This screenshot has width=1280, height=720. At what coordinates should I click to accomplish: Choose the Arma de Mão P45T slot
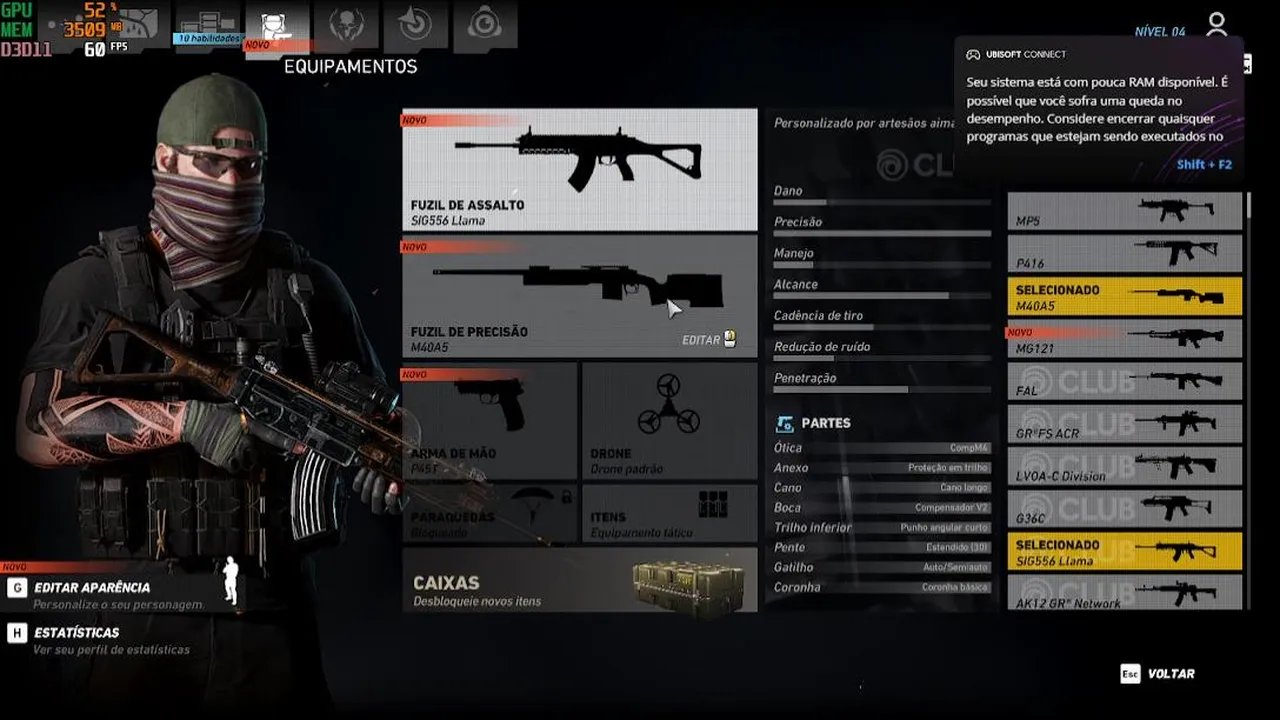[x=489, y=421]
